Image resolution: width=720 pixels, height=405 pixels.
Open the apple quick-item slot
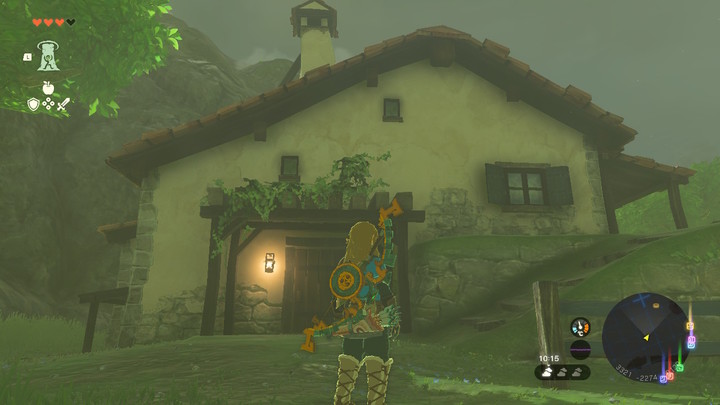tap(47, 89)
